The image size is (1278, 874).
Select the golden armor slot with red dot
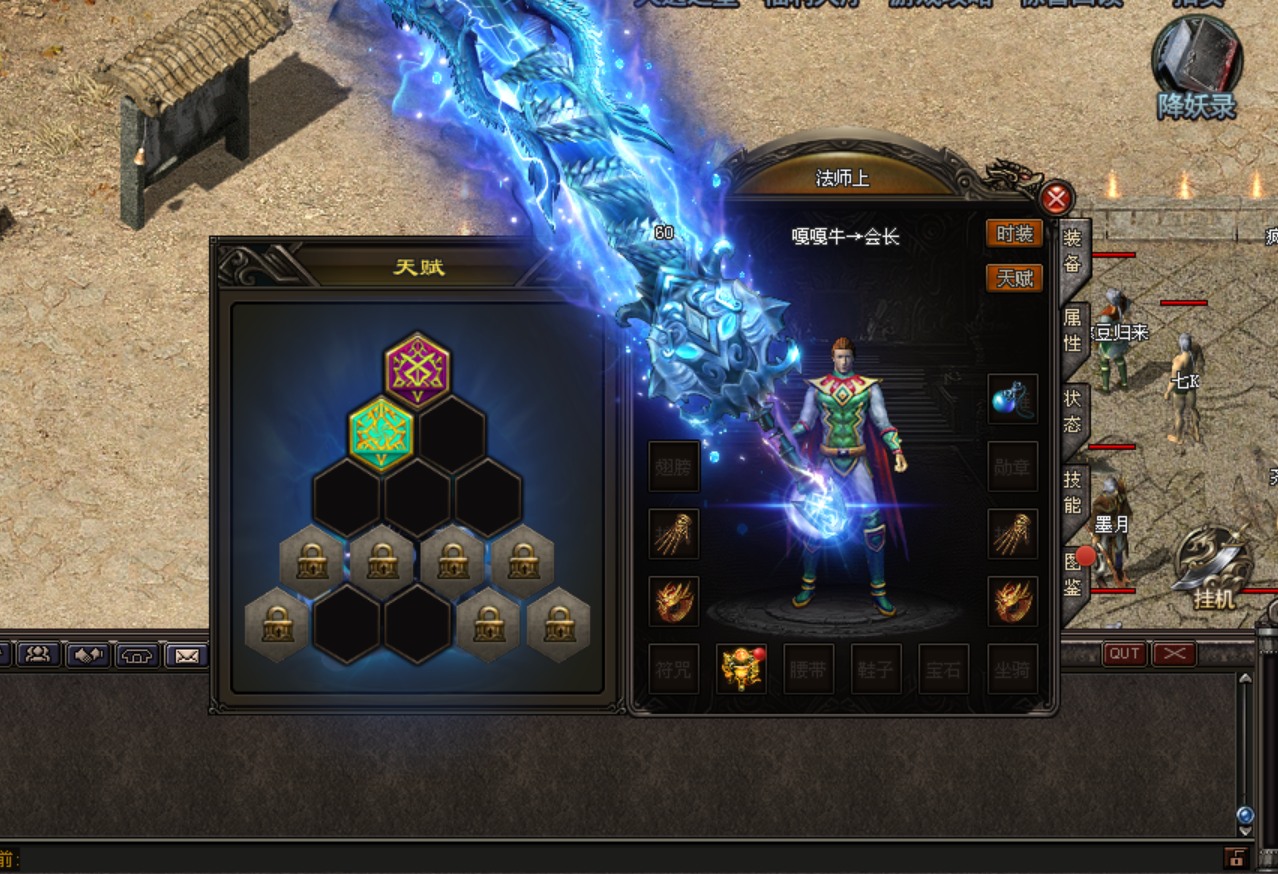tap(741, 669)
